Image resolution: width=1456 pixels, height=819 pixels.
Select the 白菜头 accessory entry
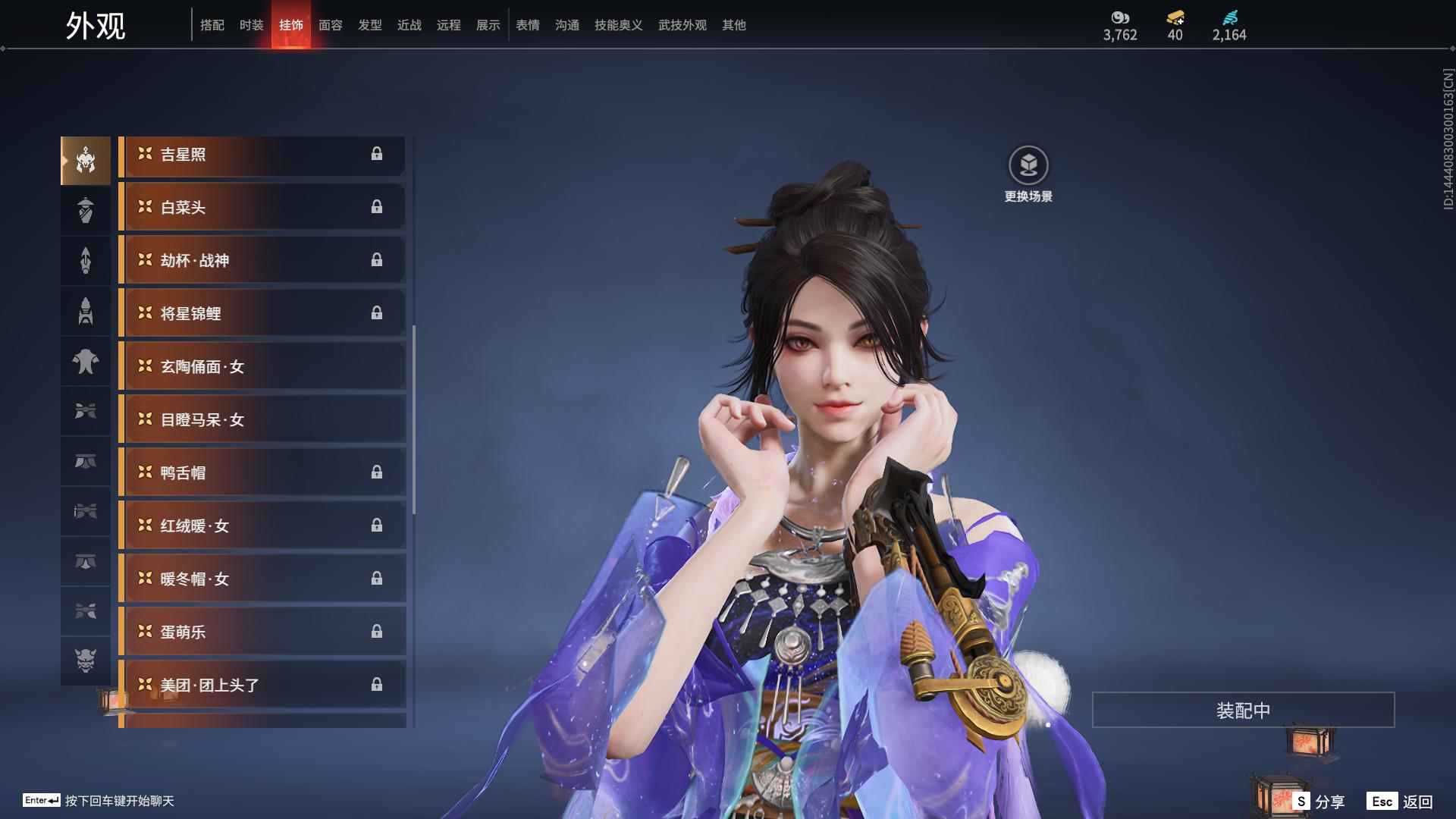coord(262,207)
